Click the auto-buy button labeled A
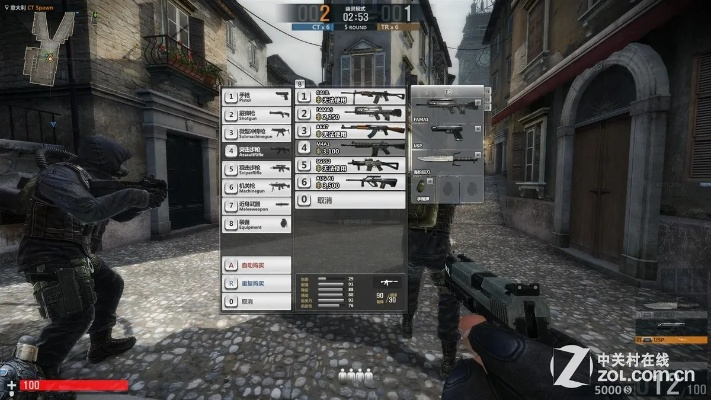The width and height of the screenshot is (711, 400). pos(257,265)
